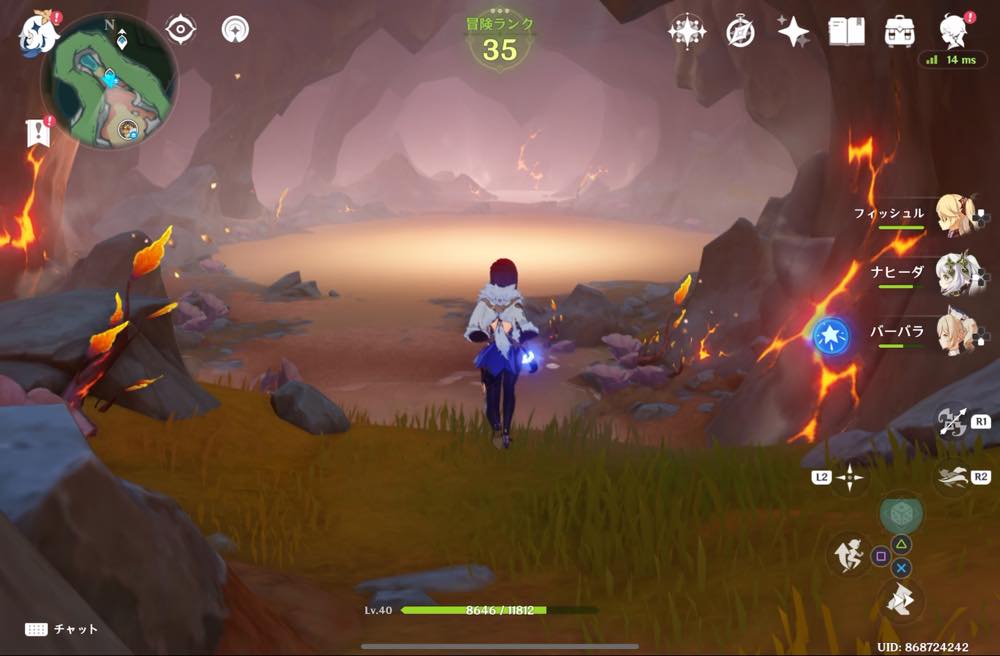Viewport: 1000px width, 656px height.
Task: Open the events sparkle-cluster icon
Action: [x=687, y=32]
